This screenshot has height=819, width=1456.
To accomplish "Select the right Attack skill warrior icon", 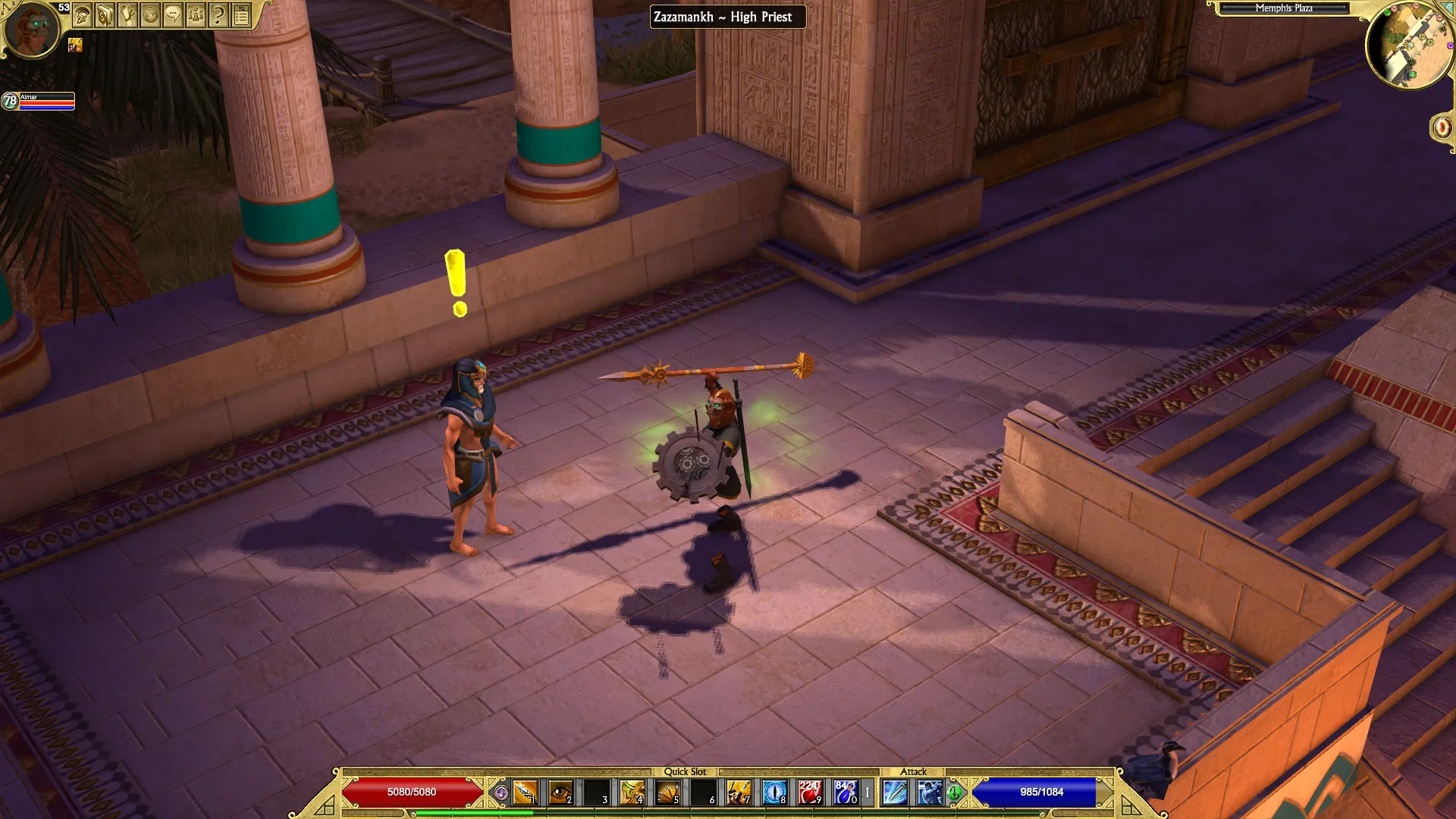I will coord(930,792).
